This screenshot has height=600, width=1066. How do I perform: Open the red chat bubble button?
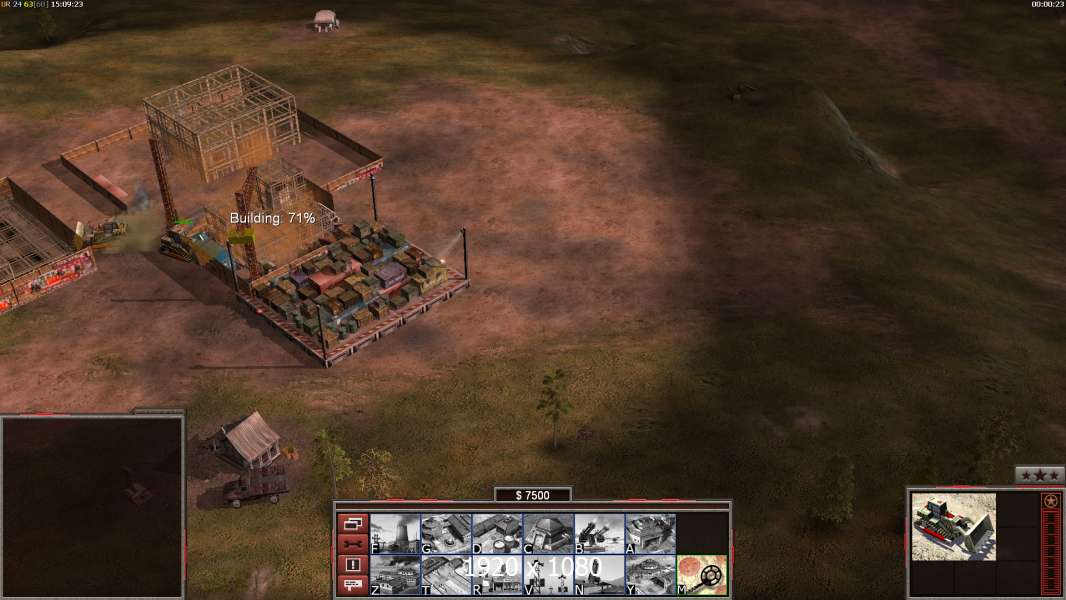[352, 585]
